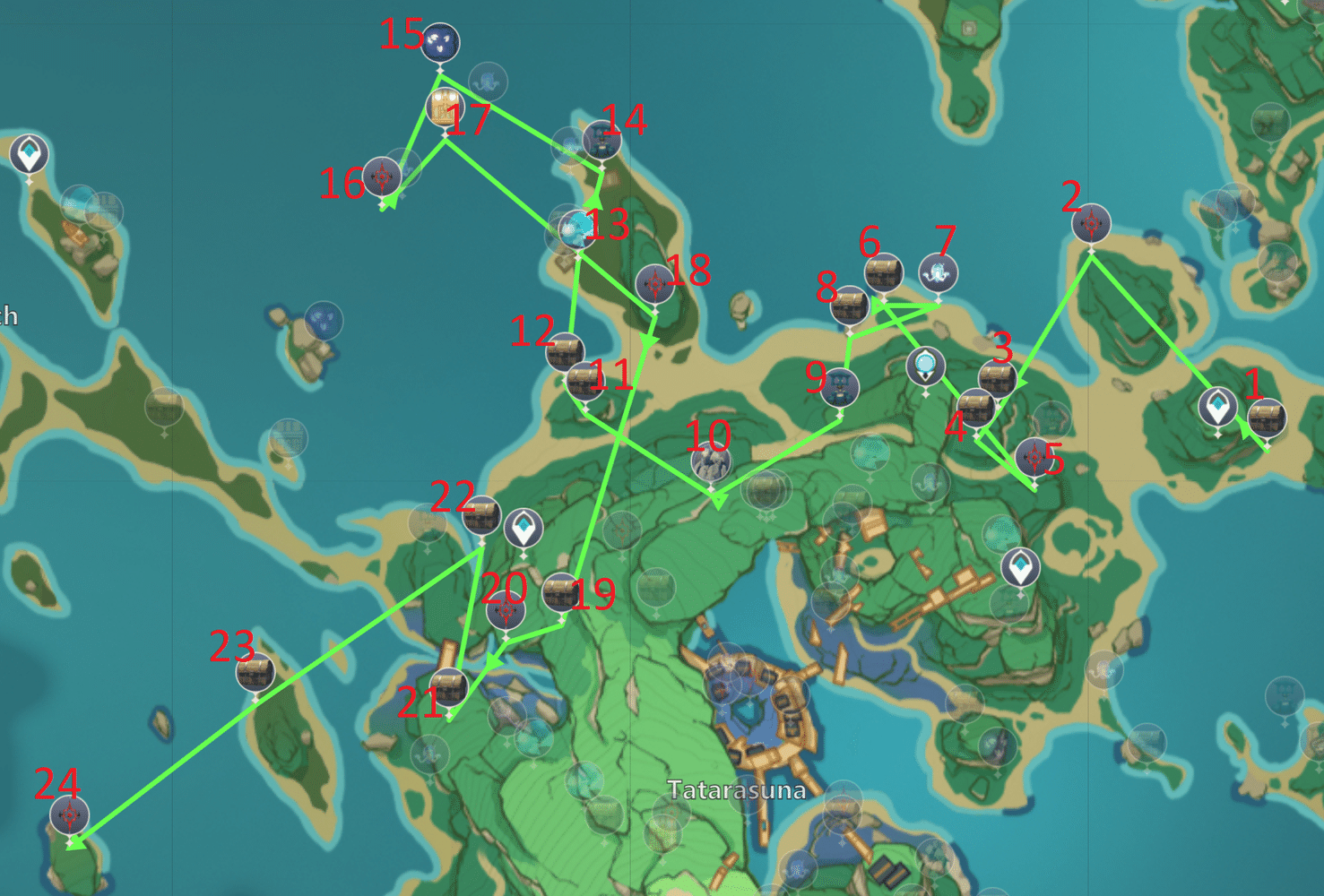Click the green route arrow below marker 10
Viewport: 1324px width, 896px height.
point(717,499)
